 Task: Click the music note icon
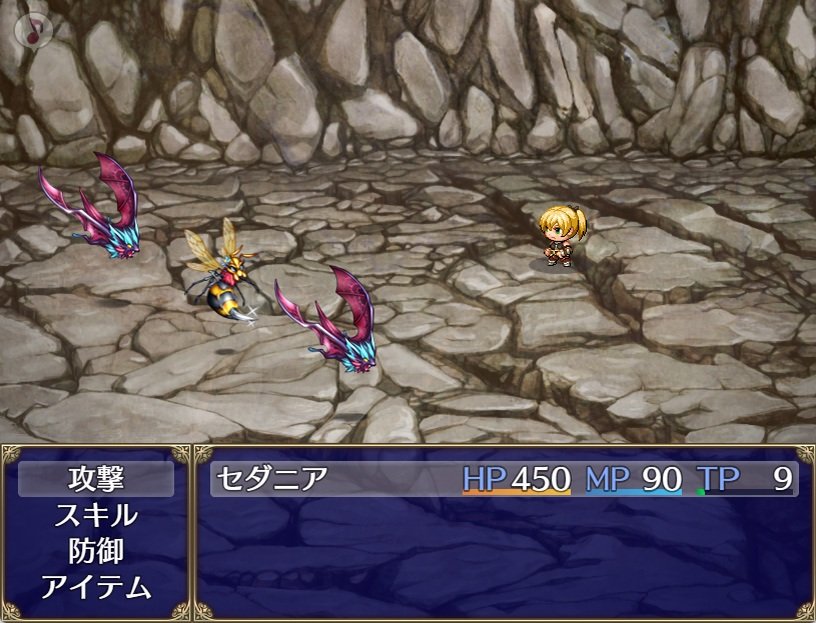pos(33,31)
